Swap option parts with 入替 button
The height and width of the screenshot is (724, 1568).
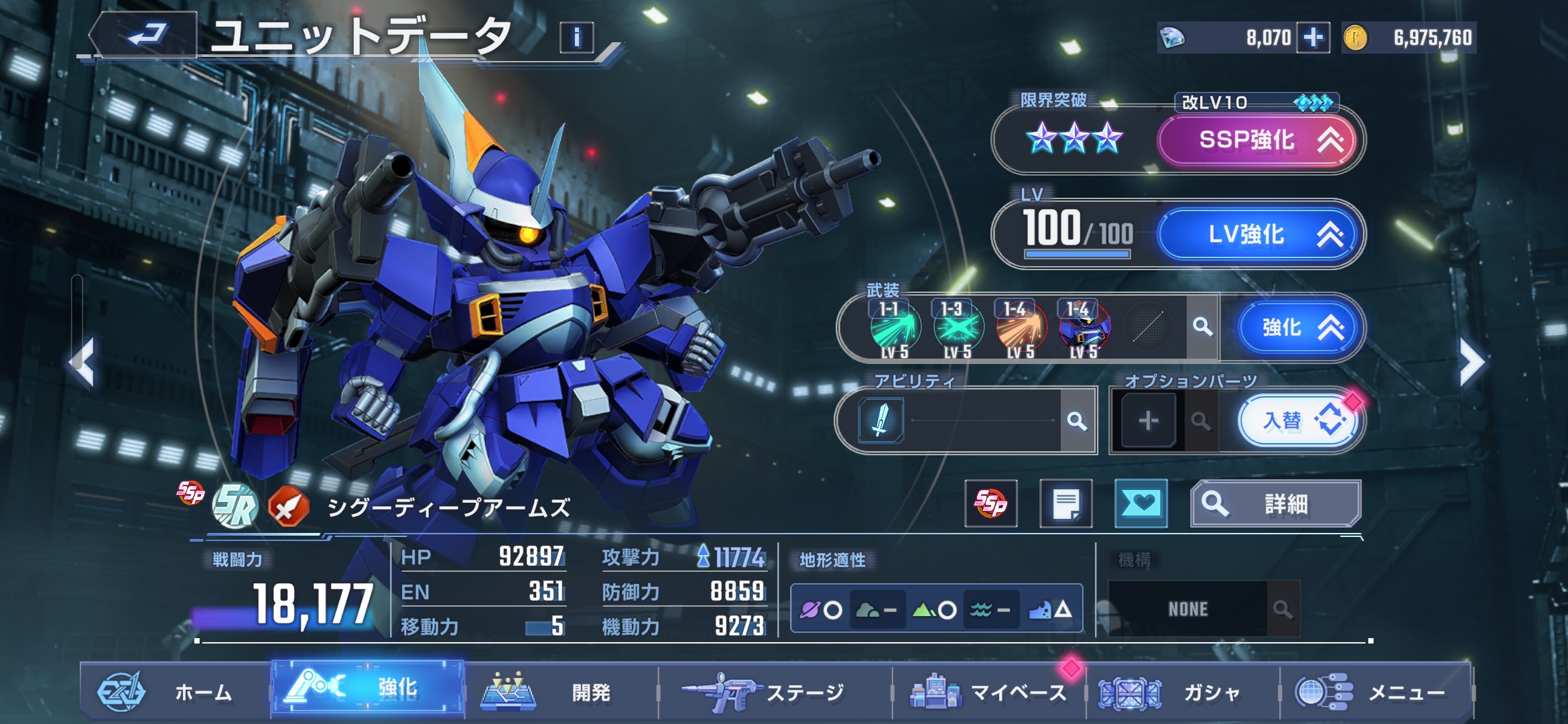click(x=1296, y=421)
